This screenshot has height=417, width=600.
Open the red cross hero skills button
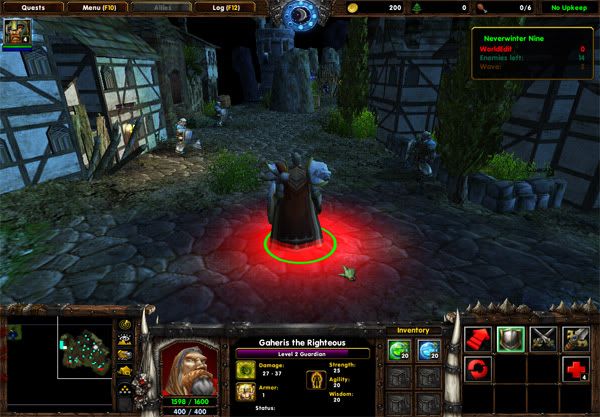(x=575, y=371)
